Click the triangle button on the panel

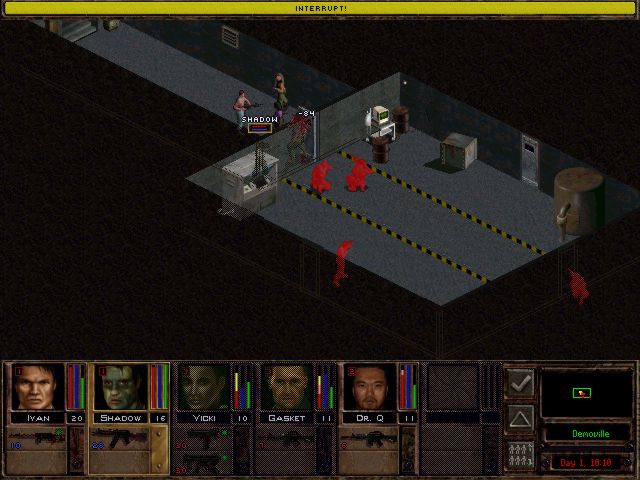click(520, 417)
